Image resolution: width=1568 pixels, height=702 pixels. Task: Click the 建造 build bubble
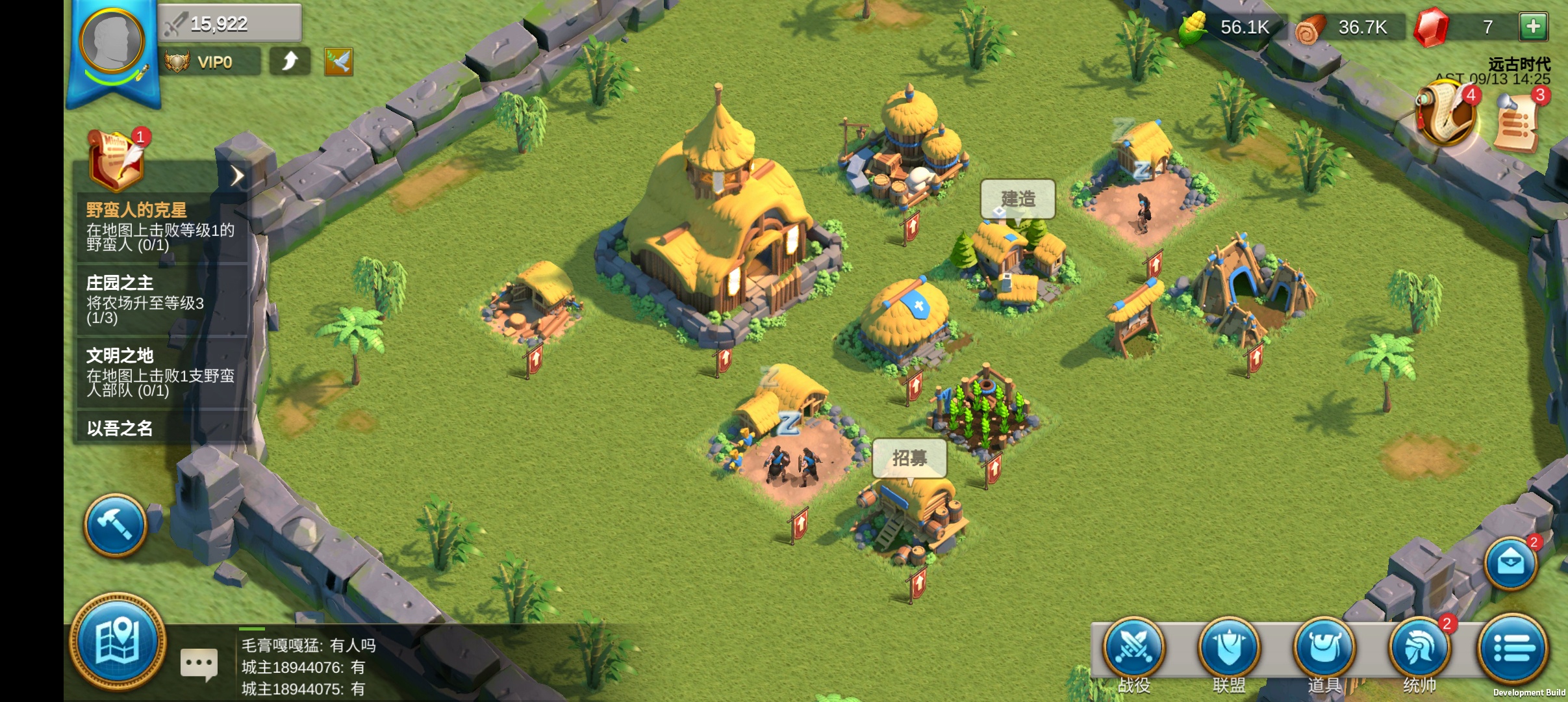pos(1017,199)
